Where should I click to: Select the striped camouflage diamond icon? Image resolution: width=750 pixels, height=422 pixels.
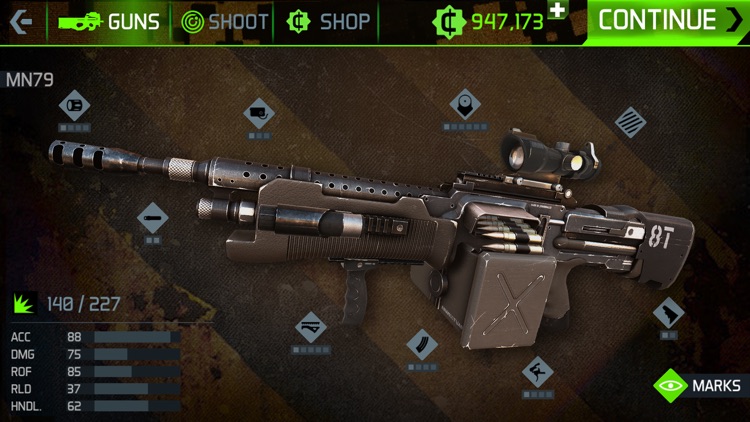click(630, 123)
